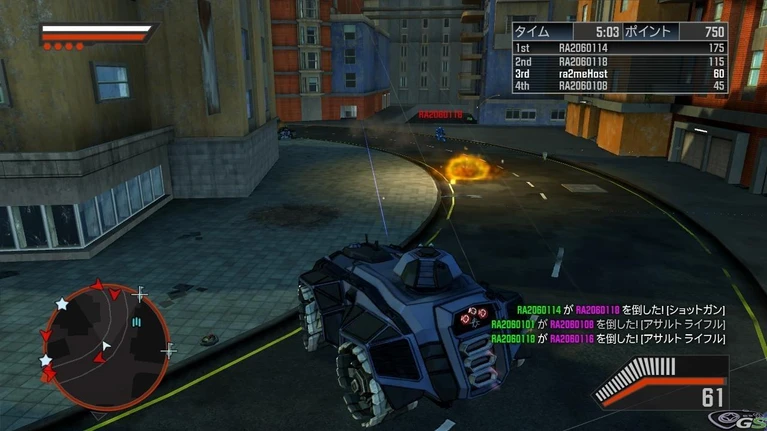Click the ra2meHost row in the scoreboard
This screenshot has width=767, height=431.
tap(618, 73)
